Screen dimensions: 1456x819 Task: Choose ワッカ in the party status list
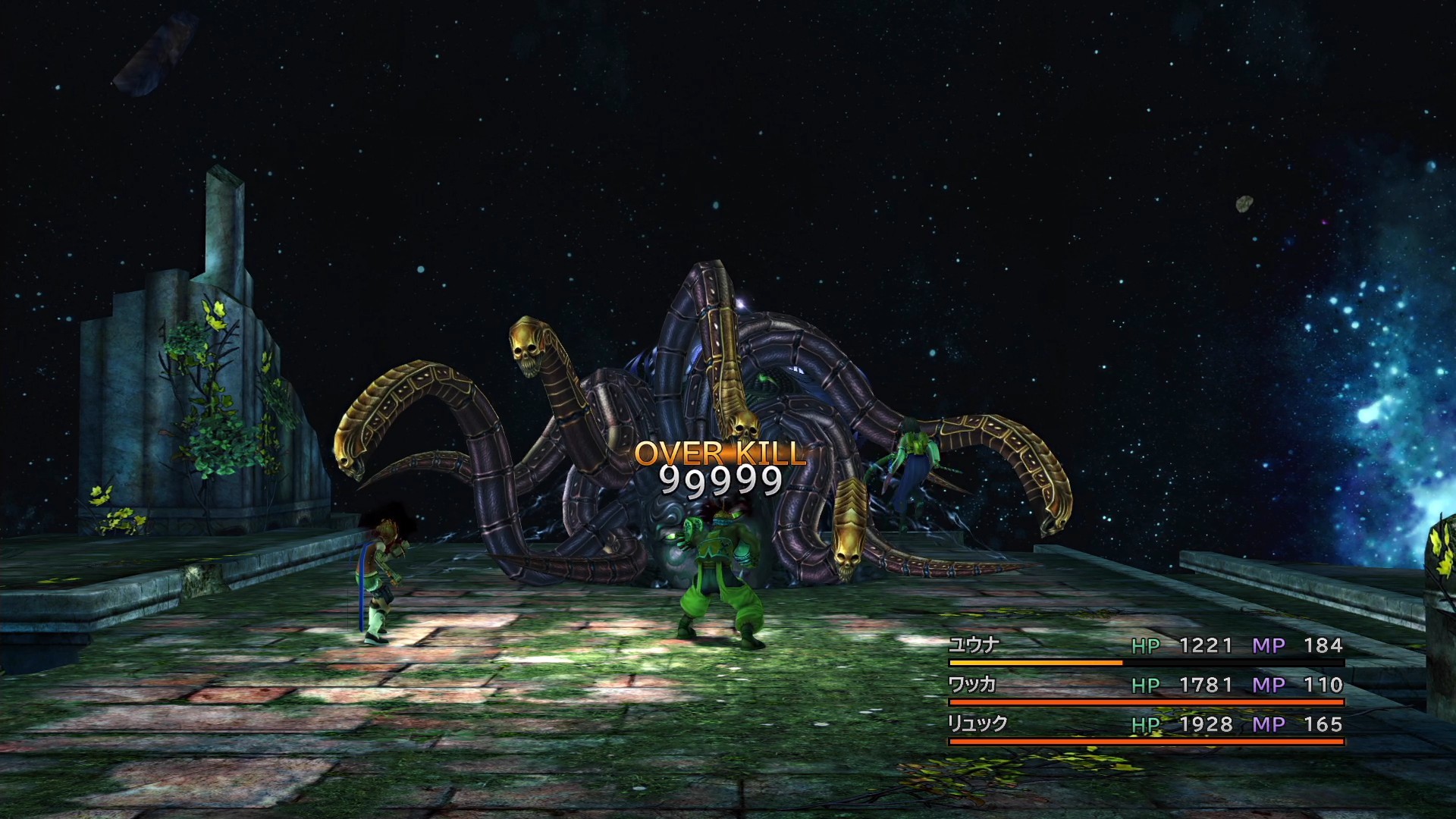click(971, 685)
